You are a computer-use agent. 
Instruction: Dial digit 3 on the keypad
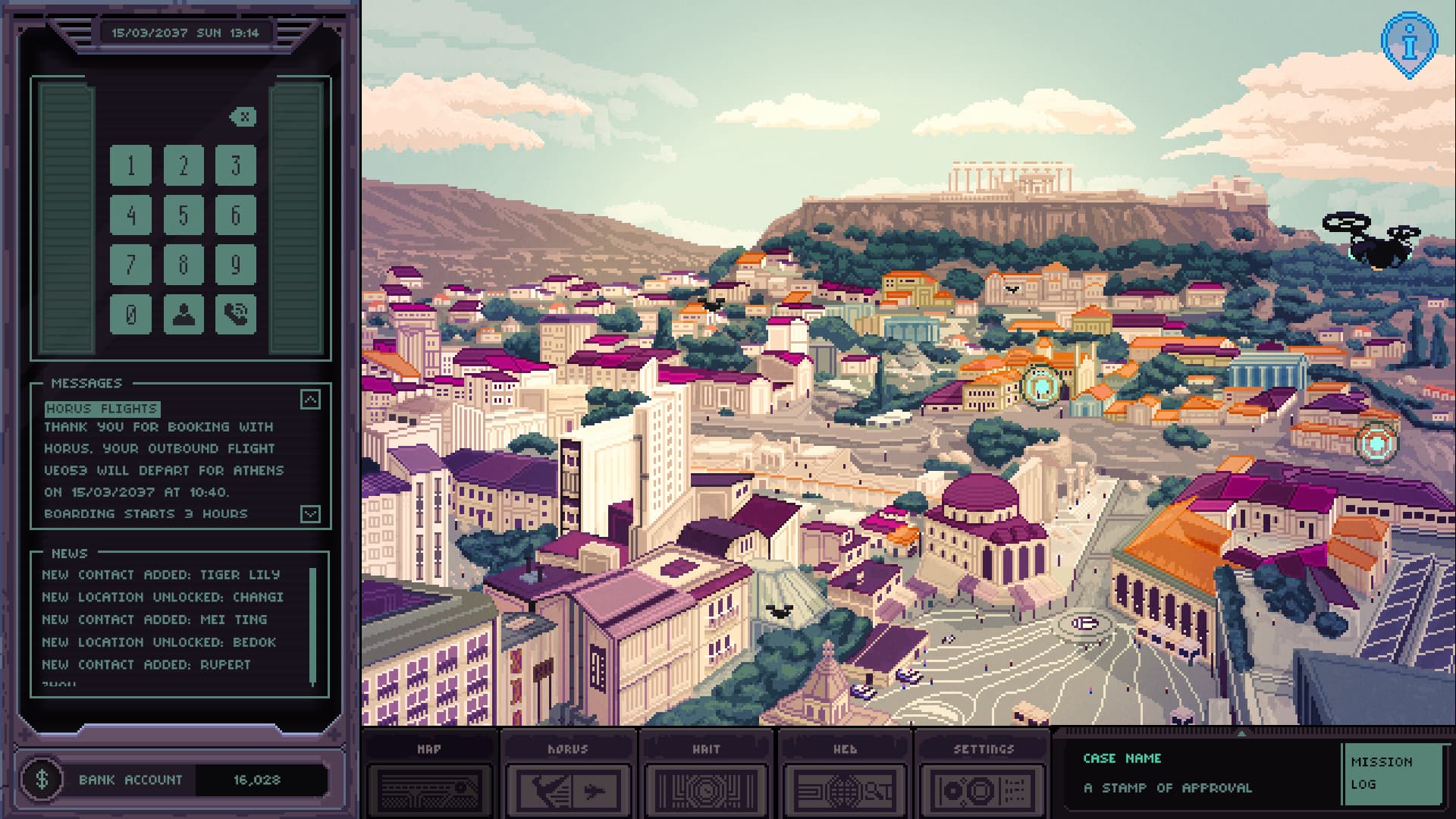click(x=235, y=165)
